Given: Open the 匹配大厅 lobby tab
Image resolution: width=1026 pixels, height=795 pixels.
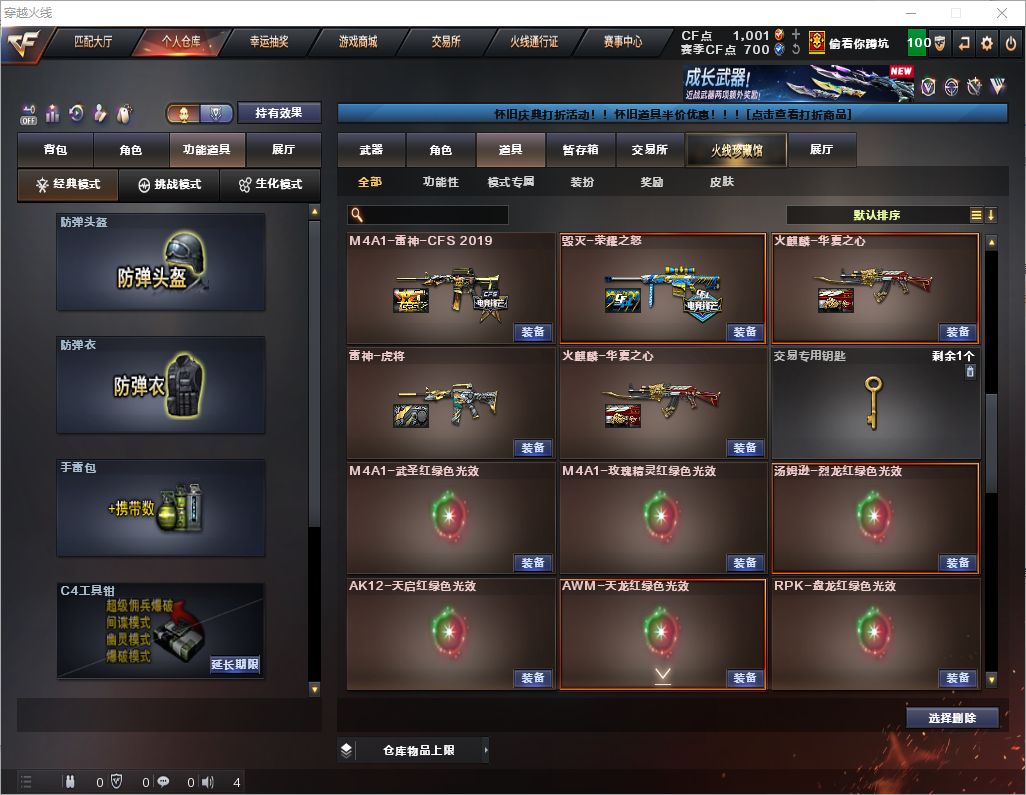Looking at the screenshot, I should coord(95,42).
